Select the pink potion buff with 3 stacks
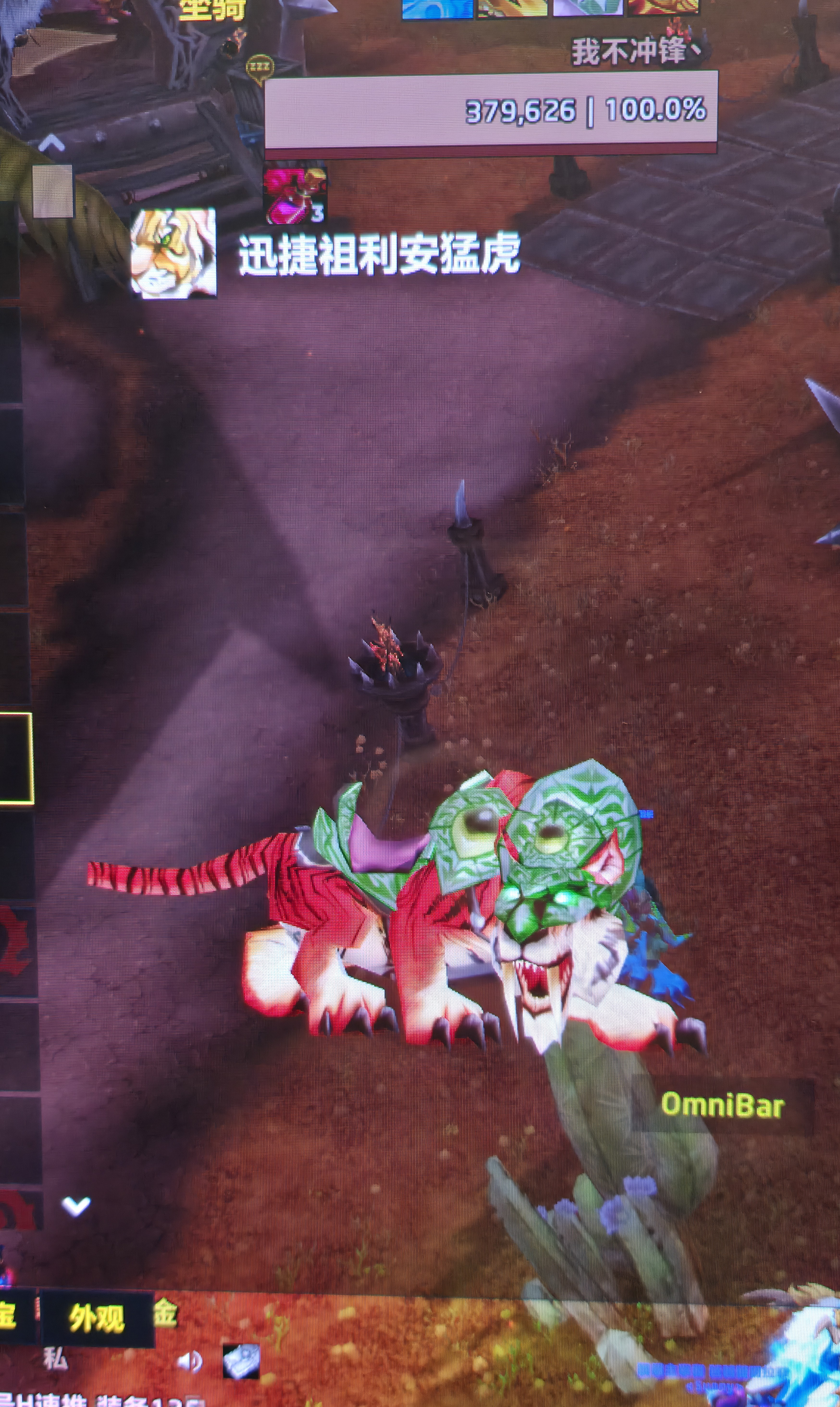840x1407 pixels. (x=294, y=195)
